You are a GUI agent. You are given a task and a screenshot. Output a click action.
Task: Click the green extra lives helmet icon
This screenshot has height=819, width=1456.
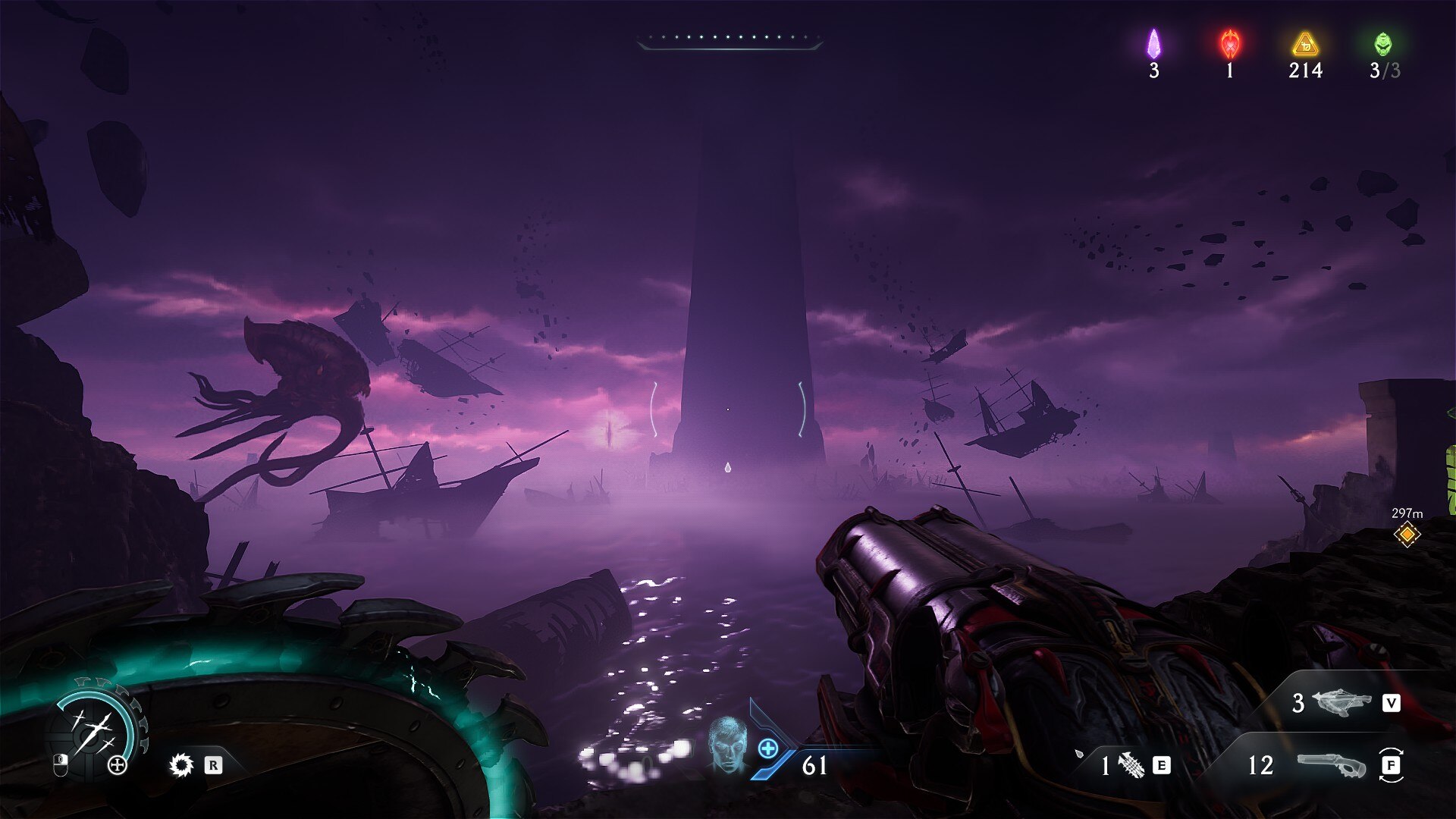pyautogui.click(x=1383, y=44)
